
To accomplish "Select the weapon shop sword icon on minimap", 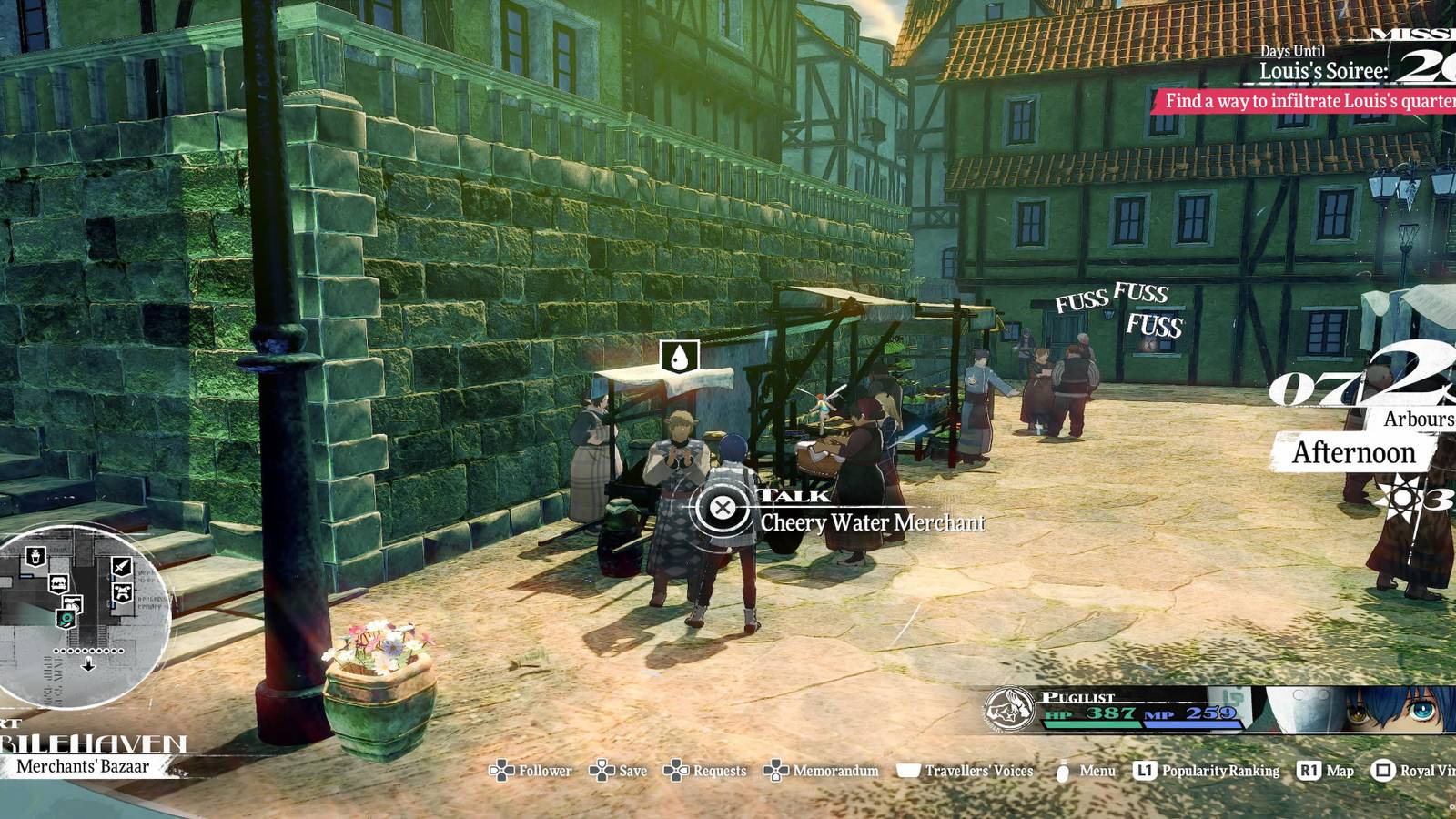I will [x=120, y=566].
